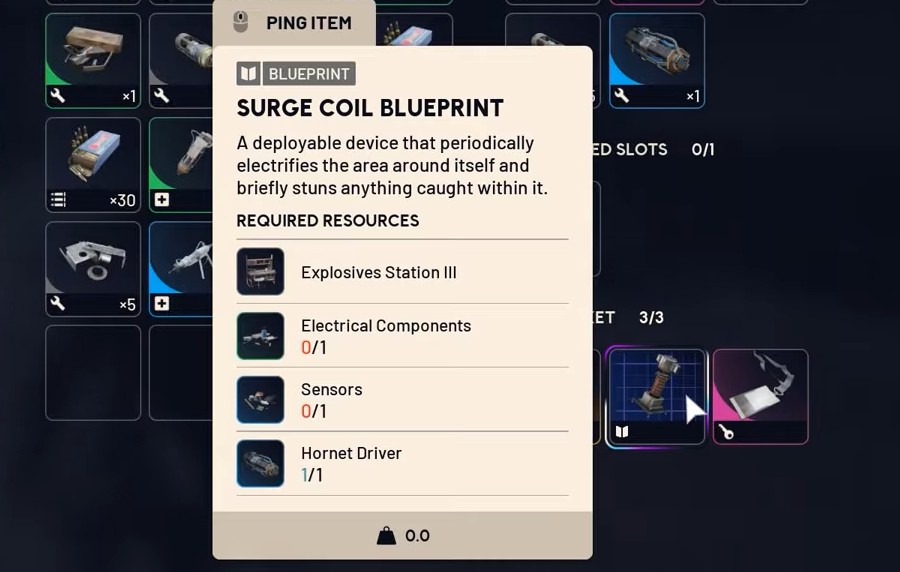Screen dimensions: 900x572
Task: Select the pink key card slot
Action: point(760,396)
